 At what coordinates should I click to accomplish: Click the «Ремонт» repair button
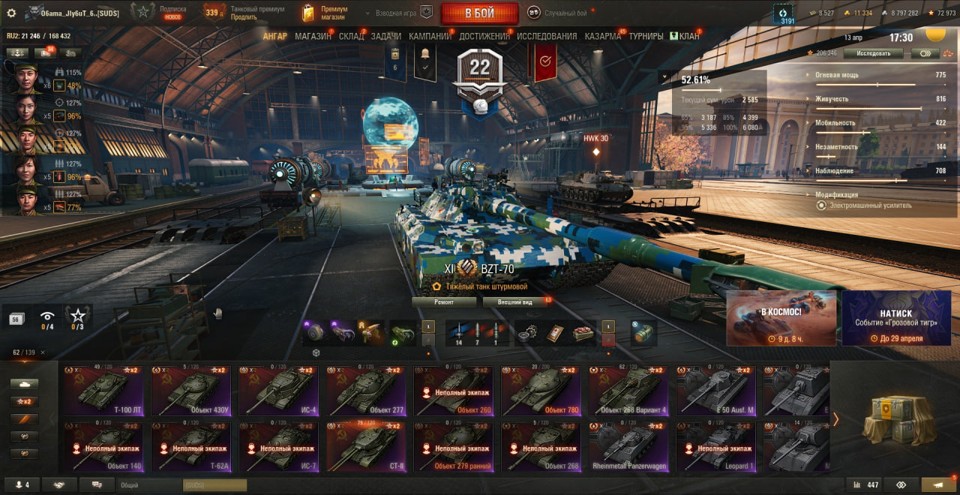coord(445,301)
